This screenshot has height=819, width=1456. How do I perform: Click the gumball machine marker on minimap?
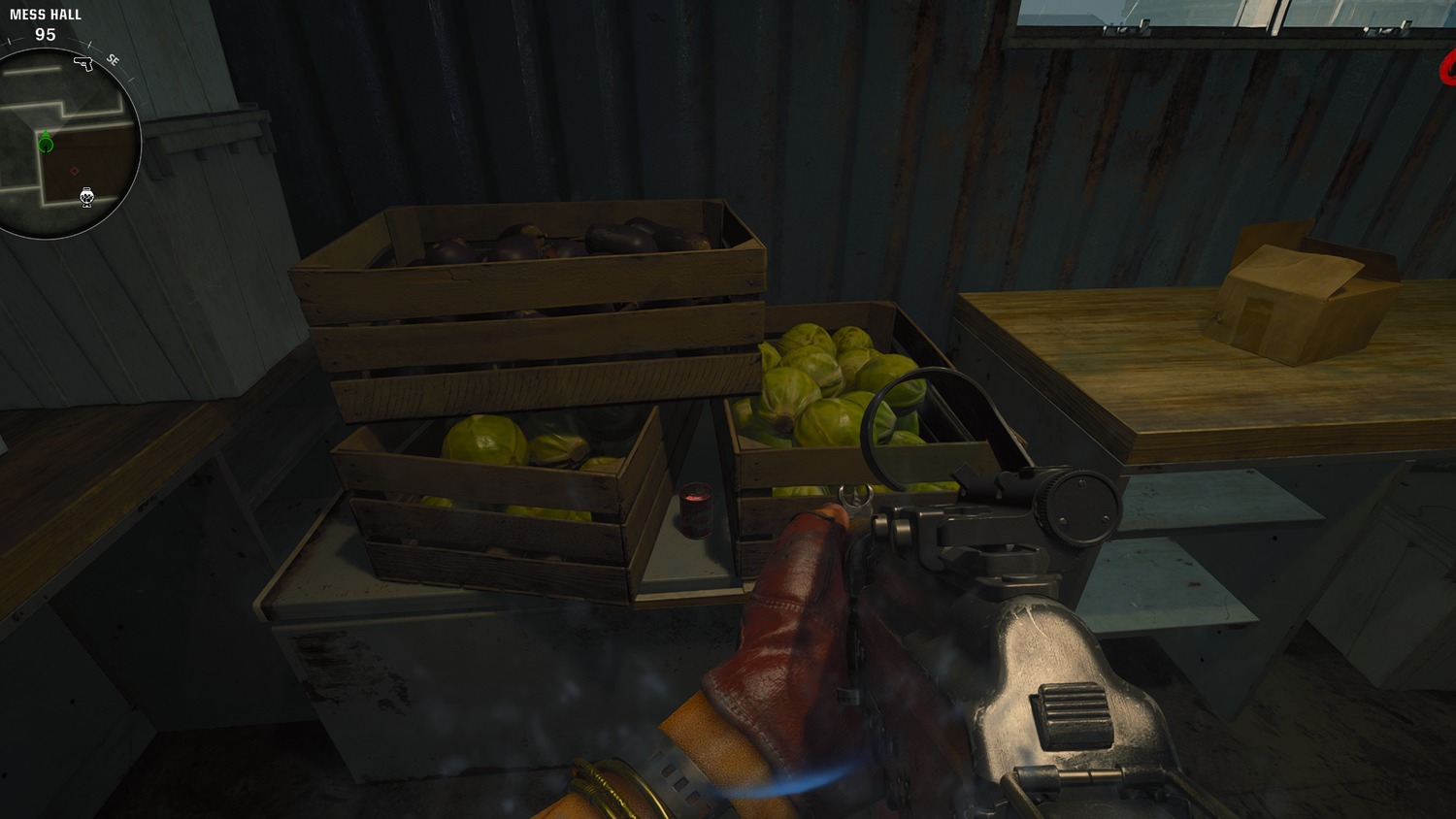[86, 197]
